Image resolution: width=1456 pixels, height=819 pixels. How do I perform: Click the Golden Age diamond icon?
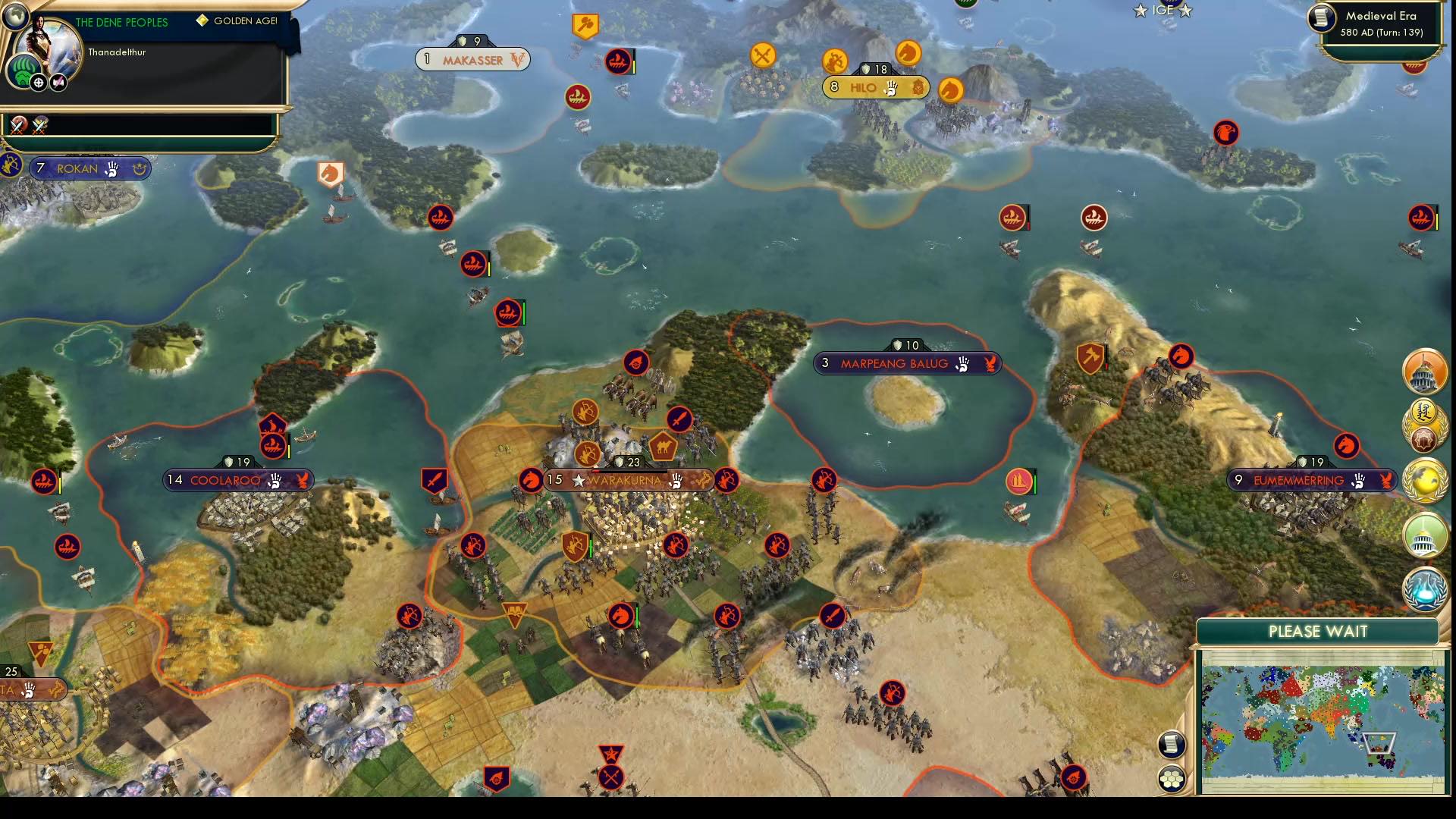(x=202, y=19)
